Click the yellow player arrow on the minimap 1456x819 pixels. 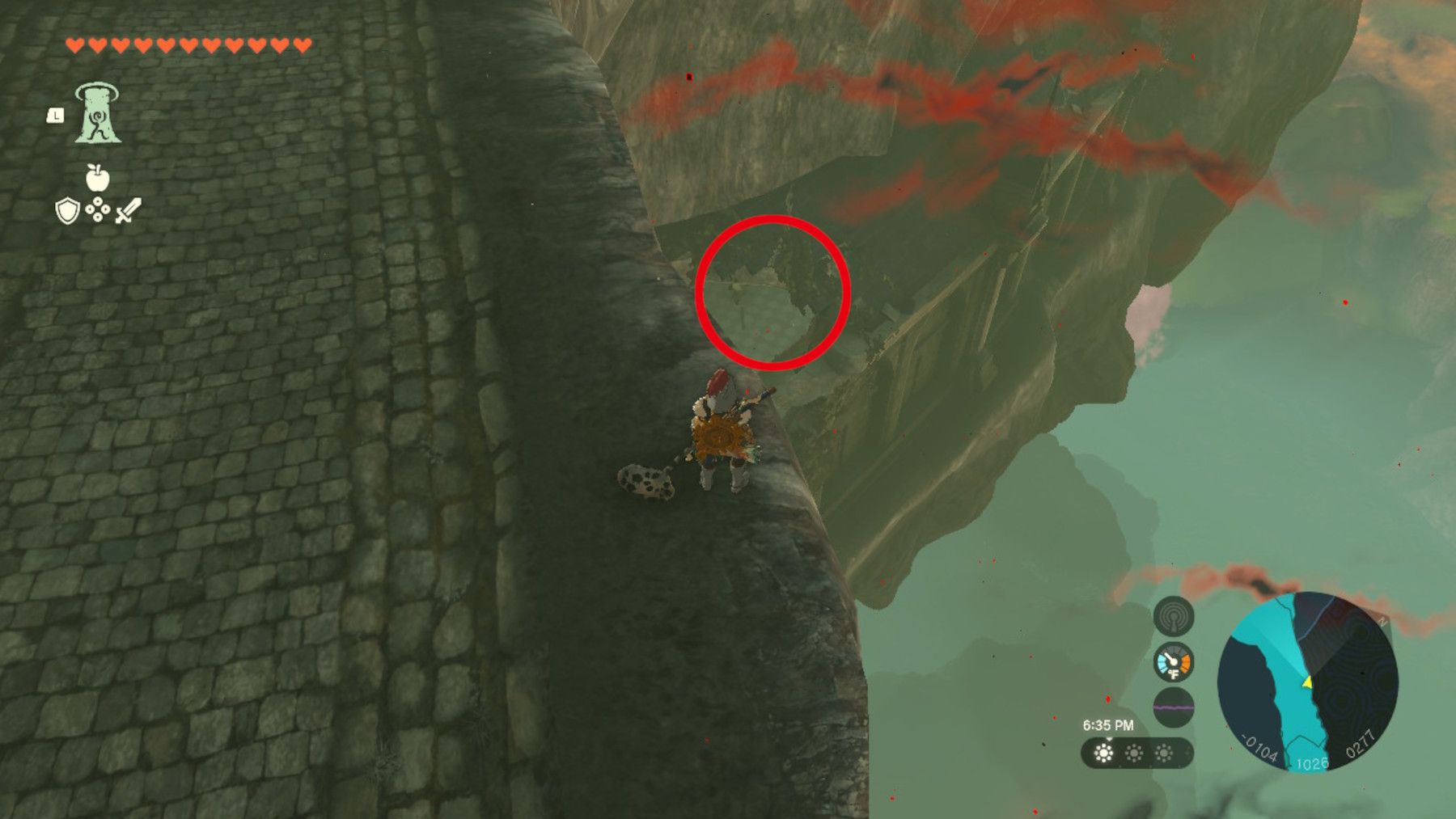(1307, 684)
